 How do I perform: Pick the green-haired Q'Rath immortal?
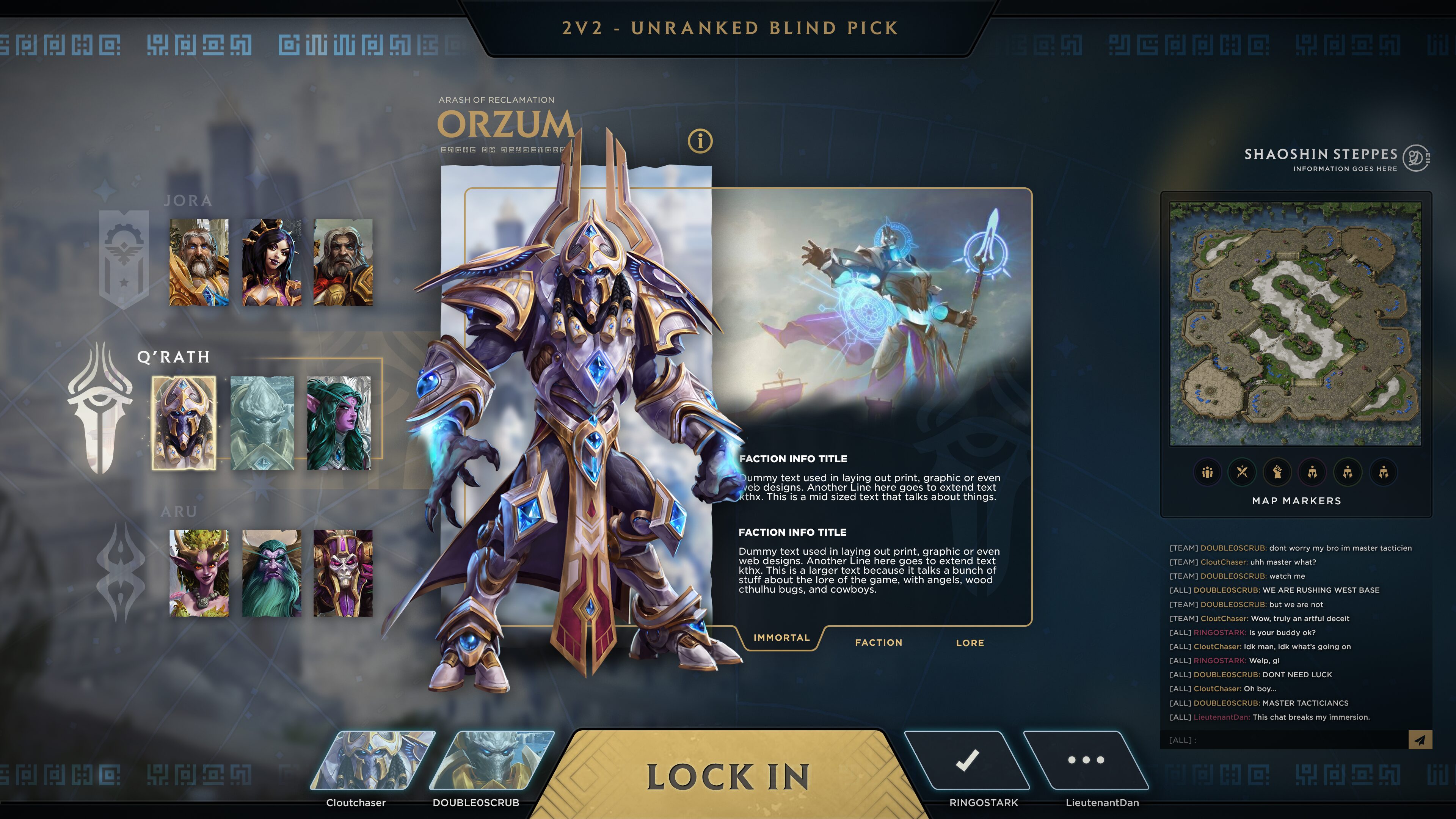point(339,423)
